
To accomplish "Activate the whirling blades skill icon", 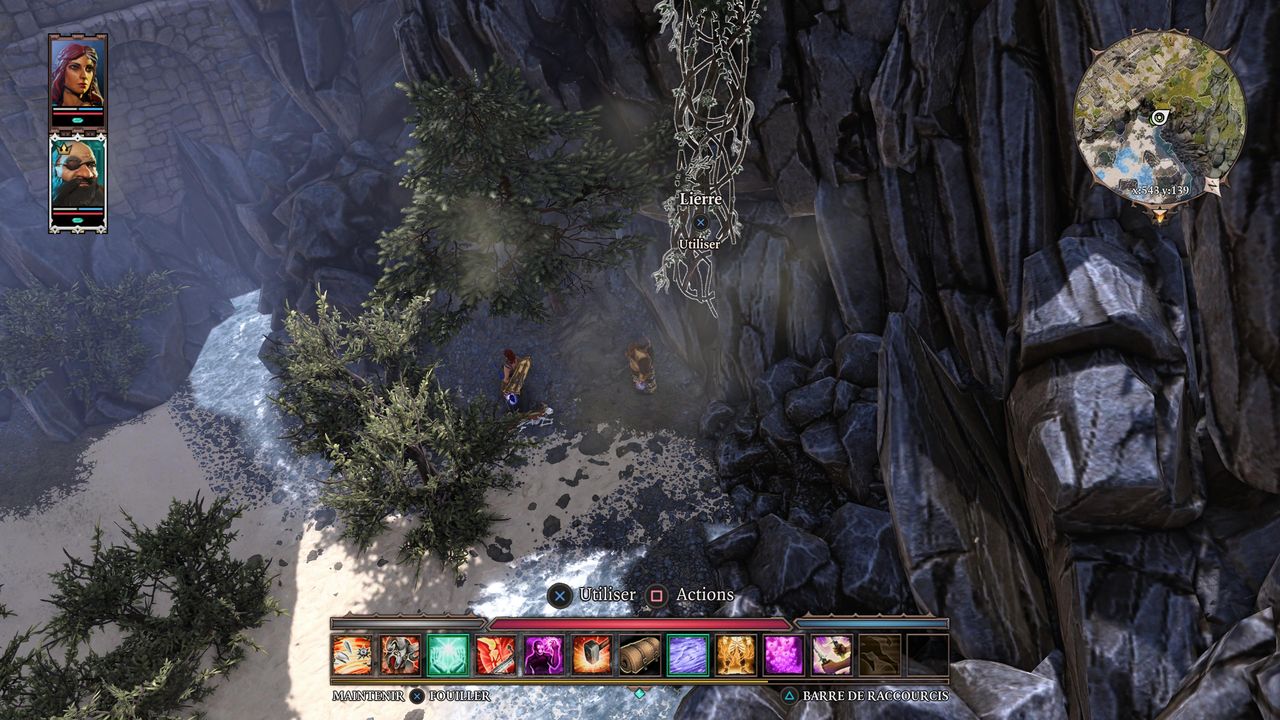I will 352,655.
